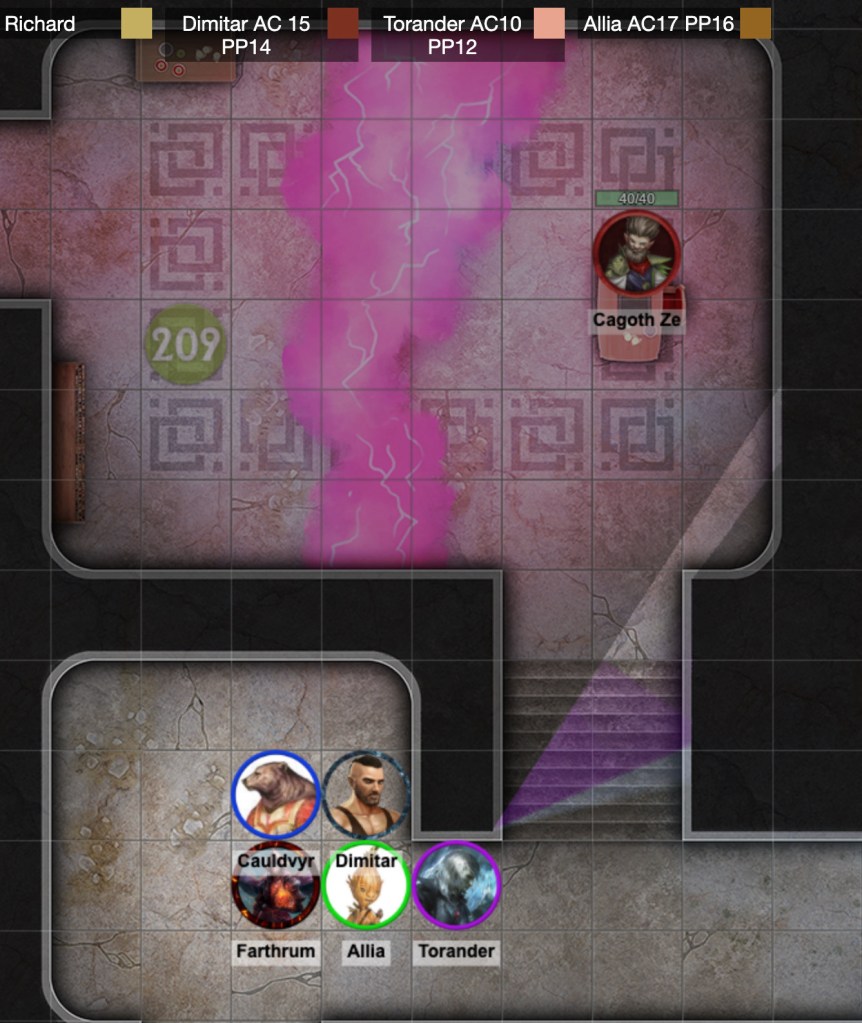Select the Farthrum token
The image size is (862, 1023).
click(275, 887)
